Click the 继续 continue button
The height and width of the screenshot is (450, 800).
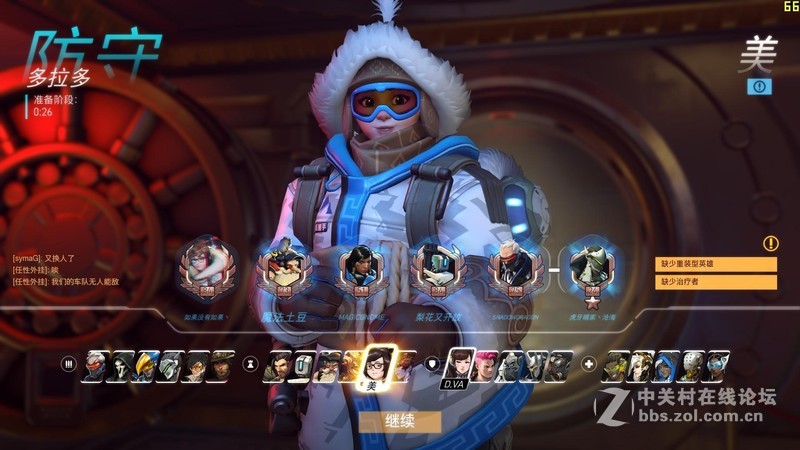coord(399,421)
